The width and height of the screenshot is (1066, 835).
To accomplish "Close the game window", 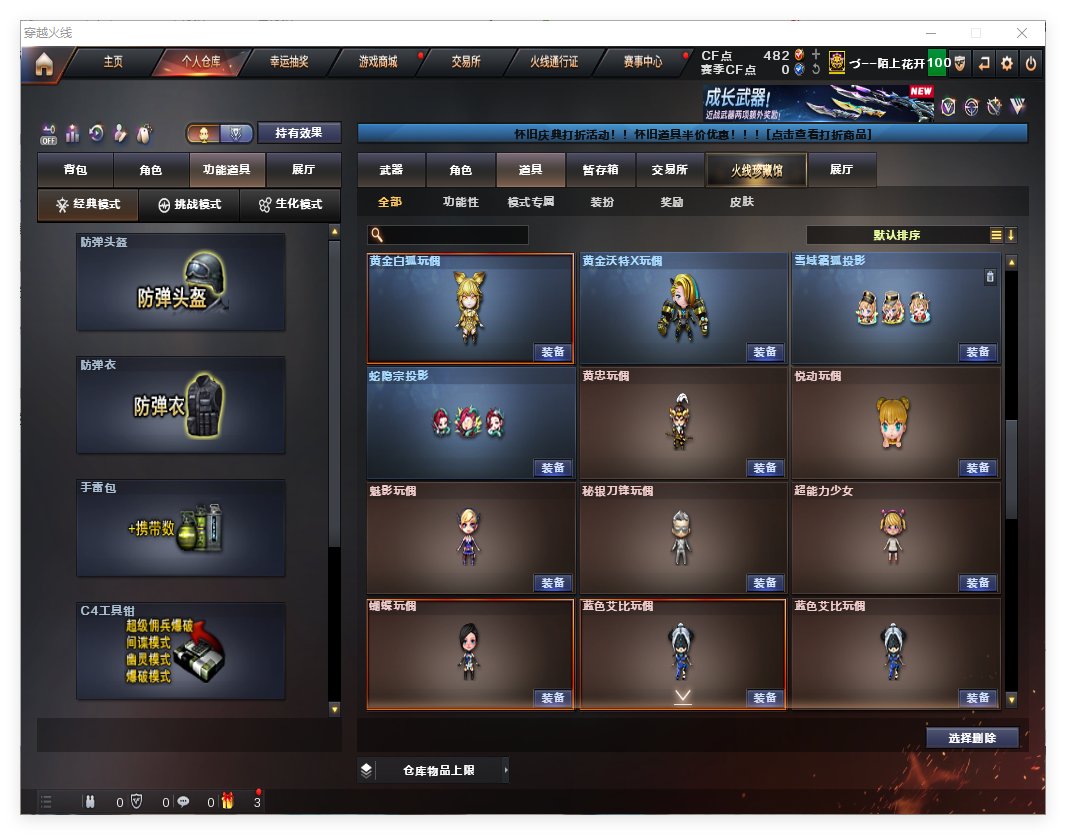I will tap(1022, 33).
